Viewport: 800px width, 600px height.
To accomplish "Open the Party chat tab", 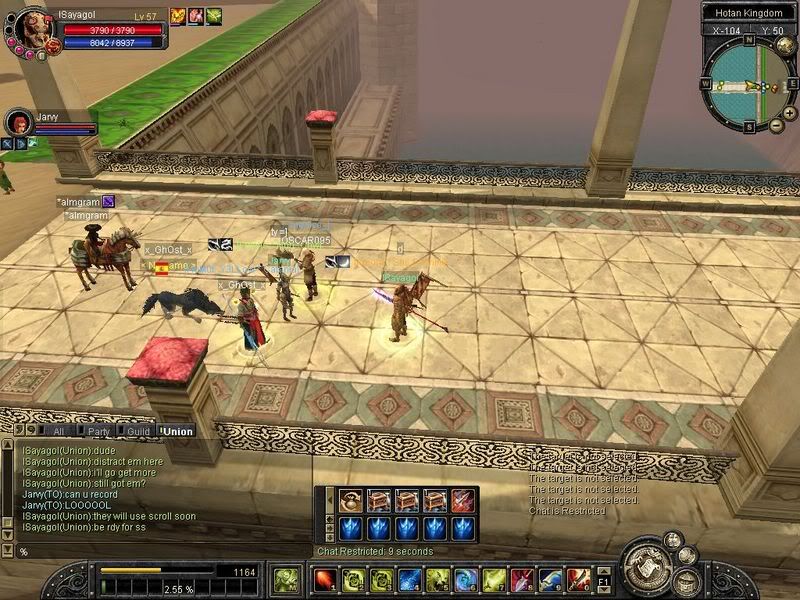I will 98,431.
